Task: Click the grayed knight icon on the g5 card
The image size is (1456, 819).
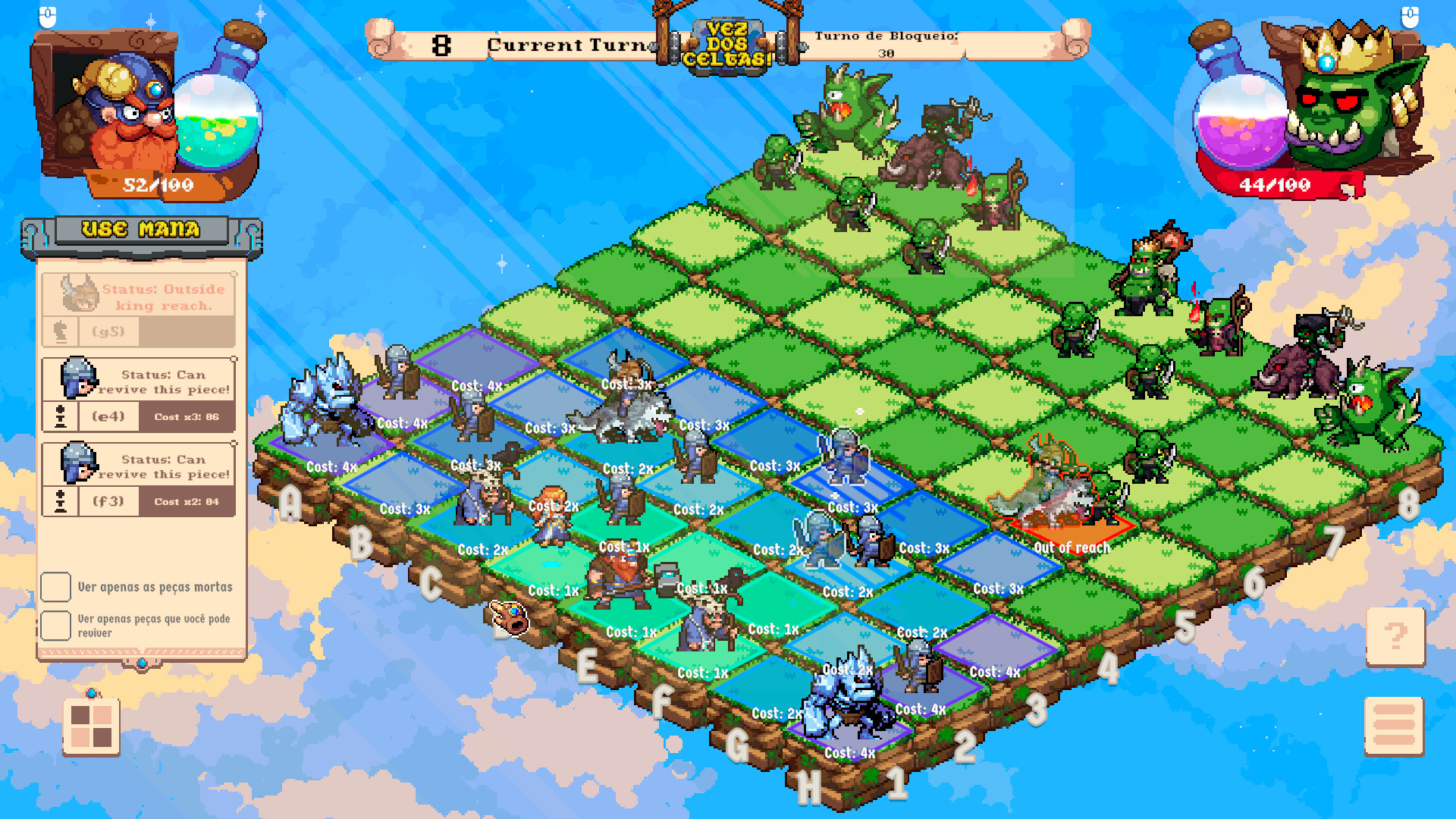Action: tap(61, 331)
